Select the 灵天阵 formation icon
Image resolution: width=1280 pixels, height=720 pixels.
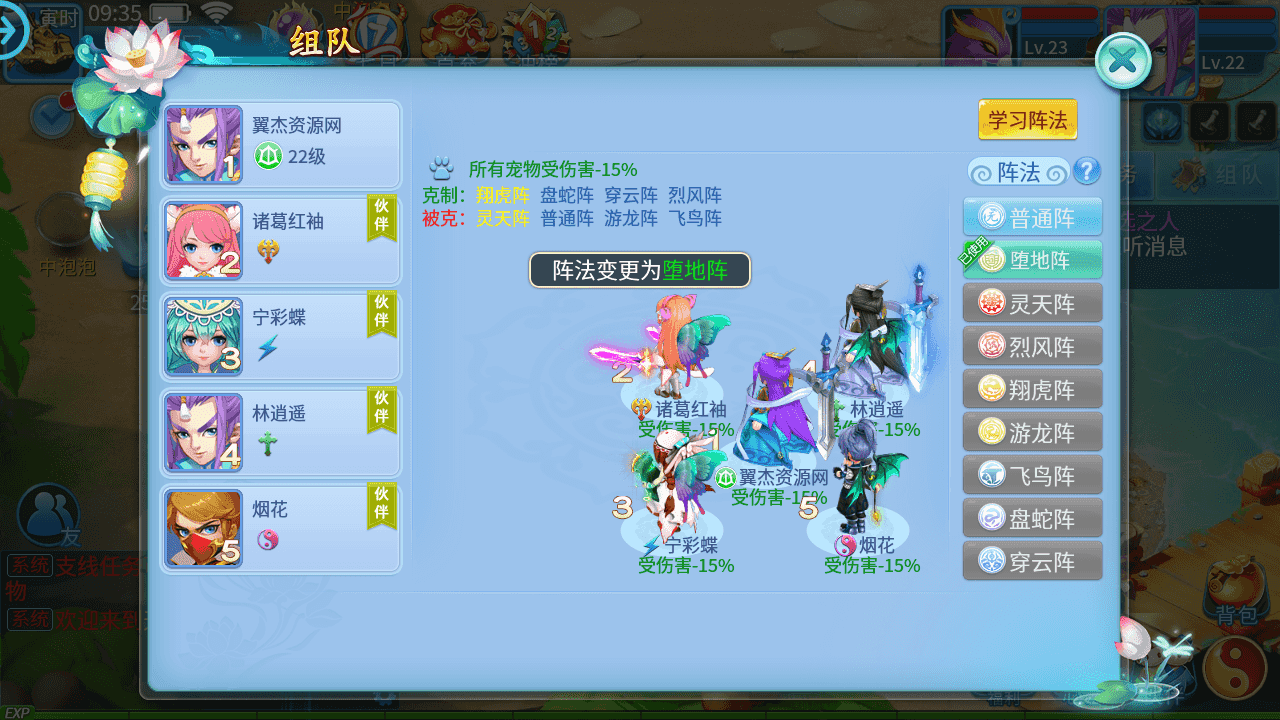(1032, 303)
